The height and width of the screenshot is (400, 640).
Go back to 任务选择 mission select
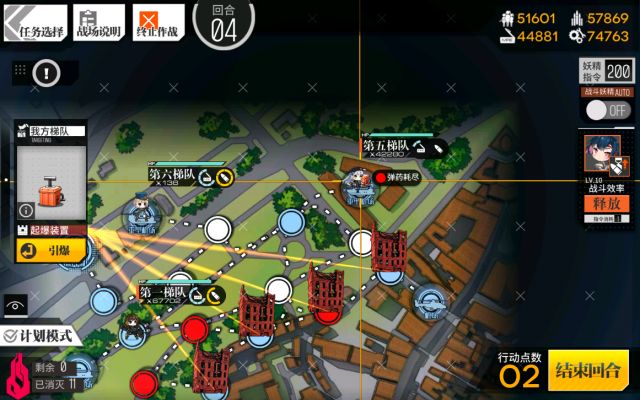[36, 23]
